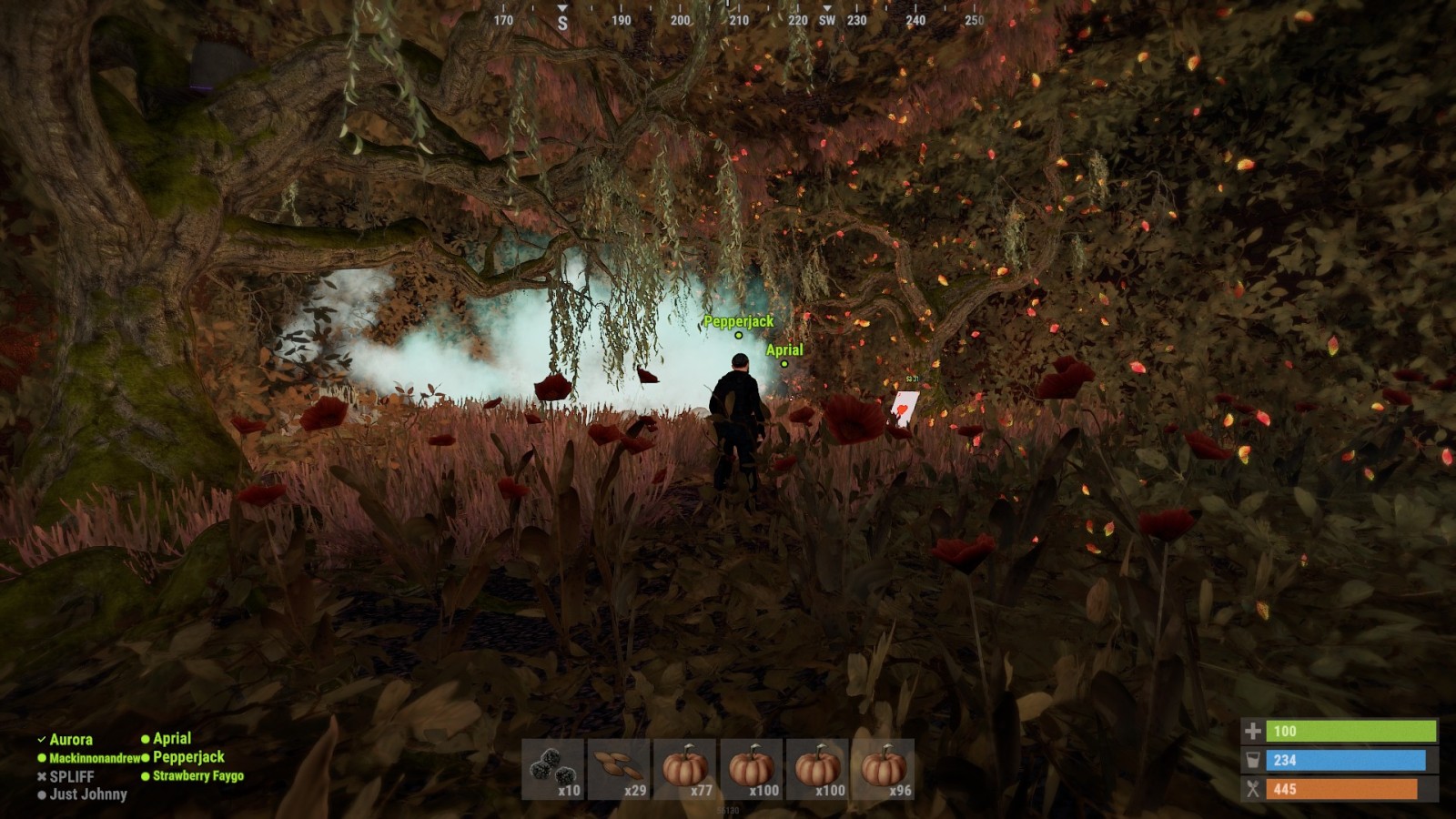Select Aurora in the team list
Screen dimensions: 1456x819
click(x=70, y=740)
